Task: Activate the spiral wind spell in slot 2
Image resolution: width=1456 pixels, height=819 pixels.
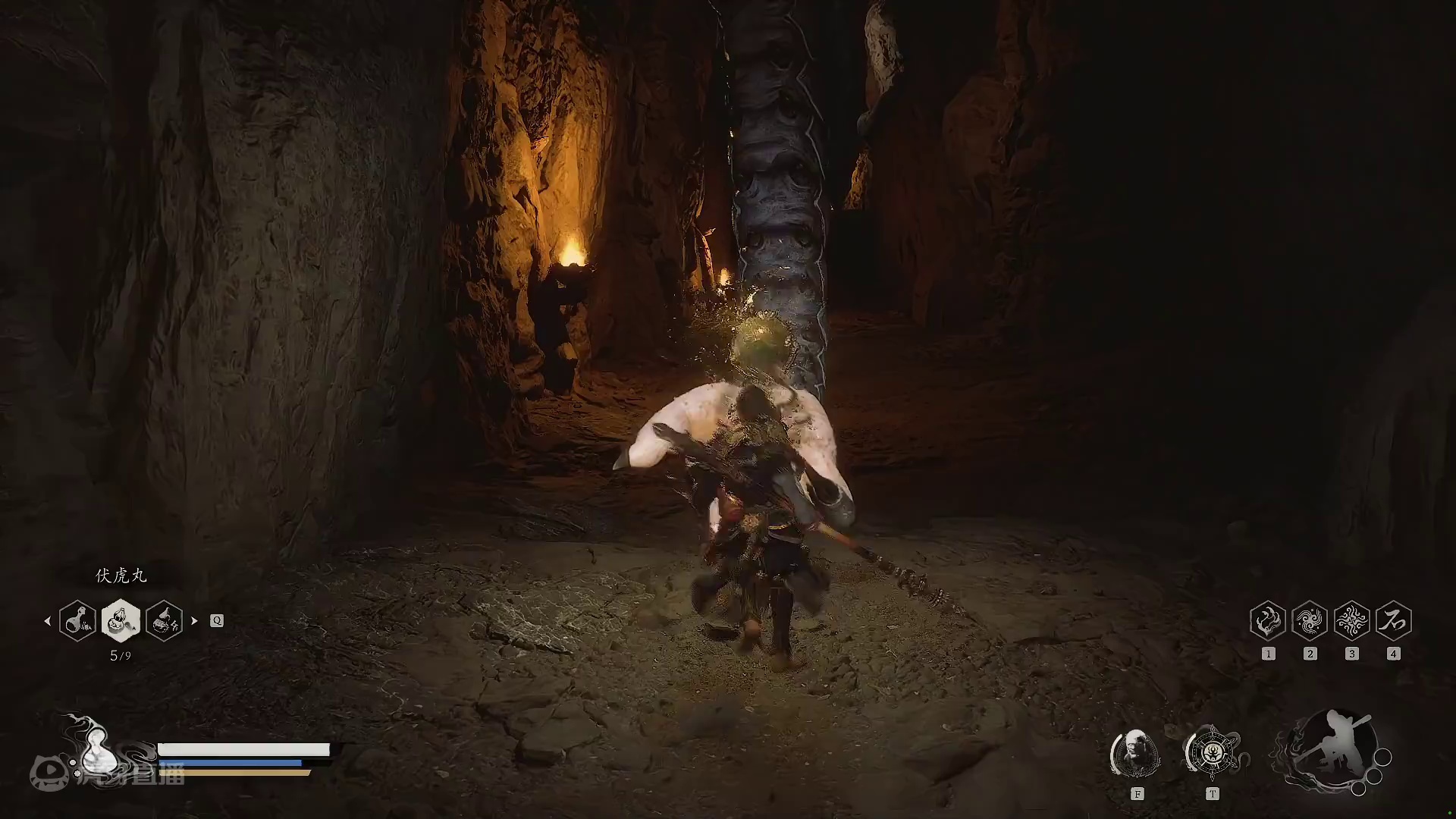Action: [1310, 621]
